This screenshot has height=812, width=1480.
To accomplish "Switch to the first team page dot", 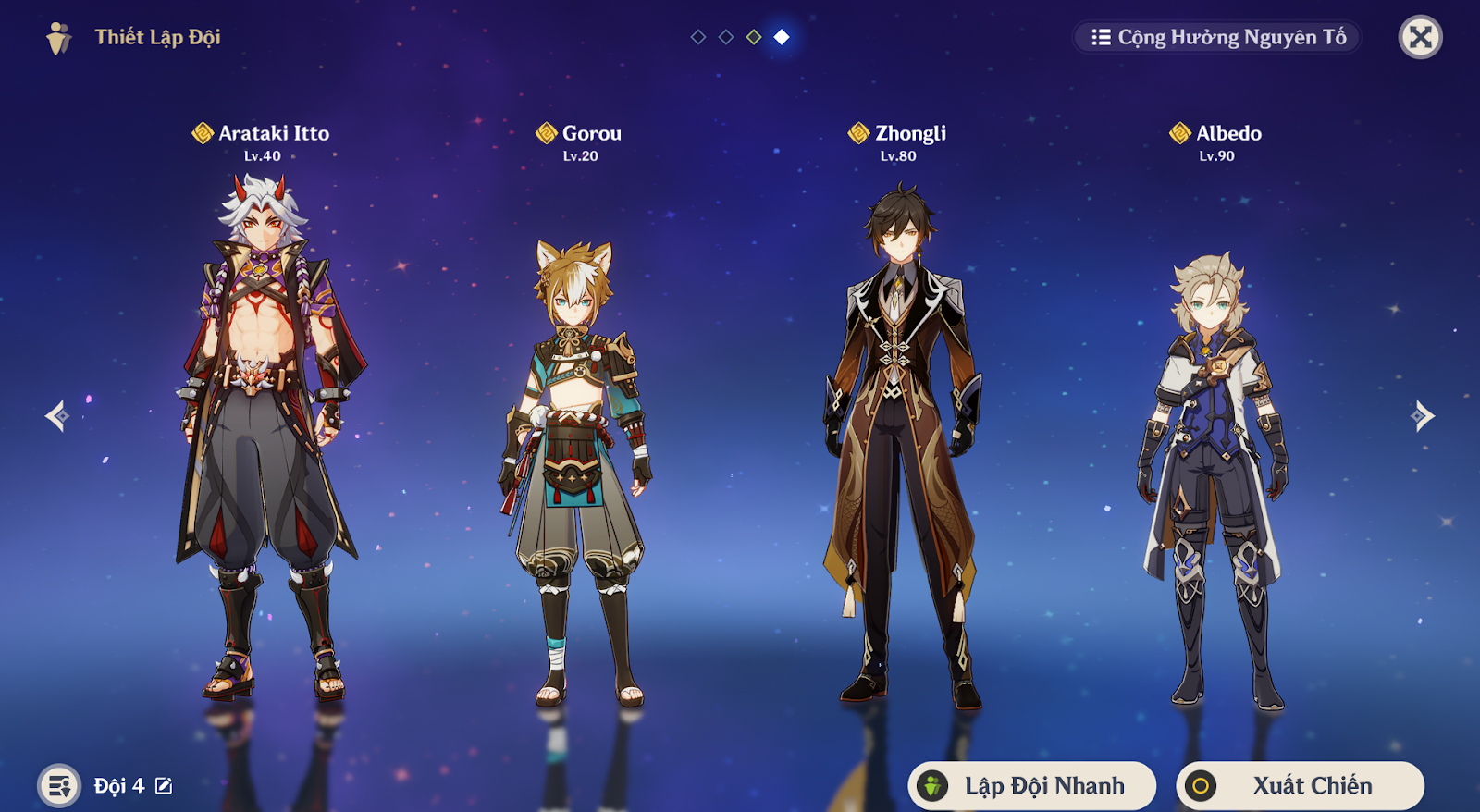I will pos(698,37).
